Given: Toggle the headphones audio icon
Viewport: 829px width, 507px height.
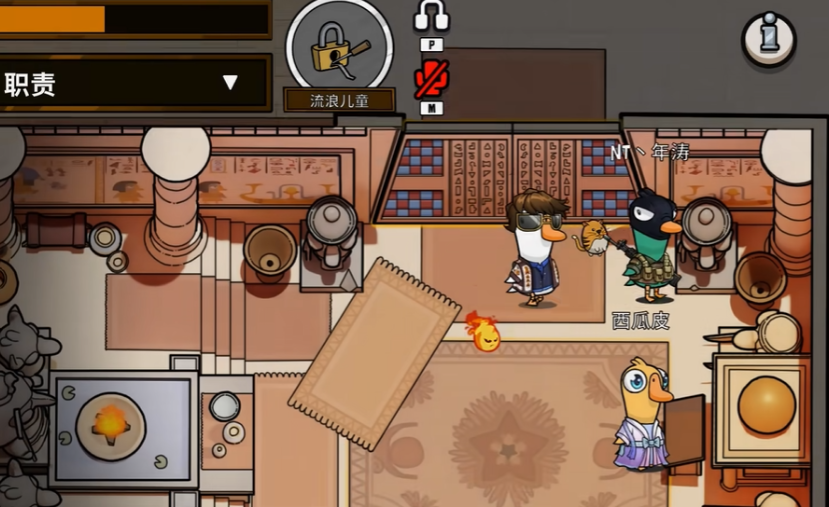Looking at the screenshot, I should coord(431,17).
